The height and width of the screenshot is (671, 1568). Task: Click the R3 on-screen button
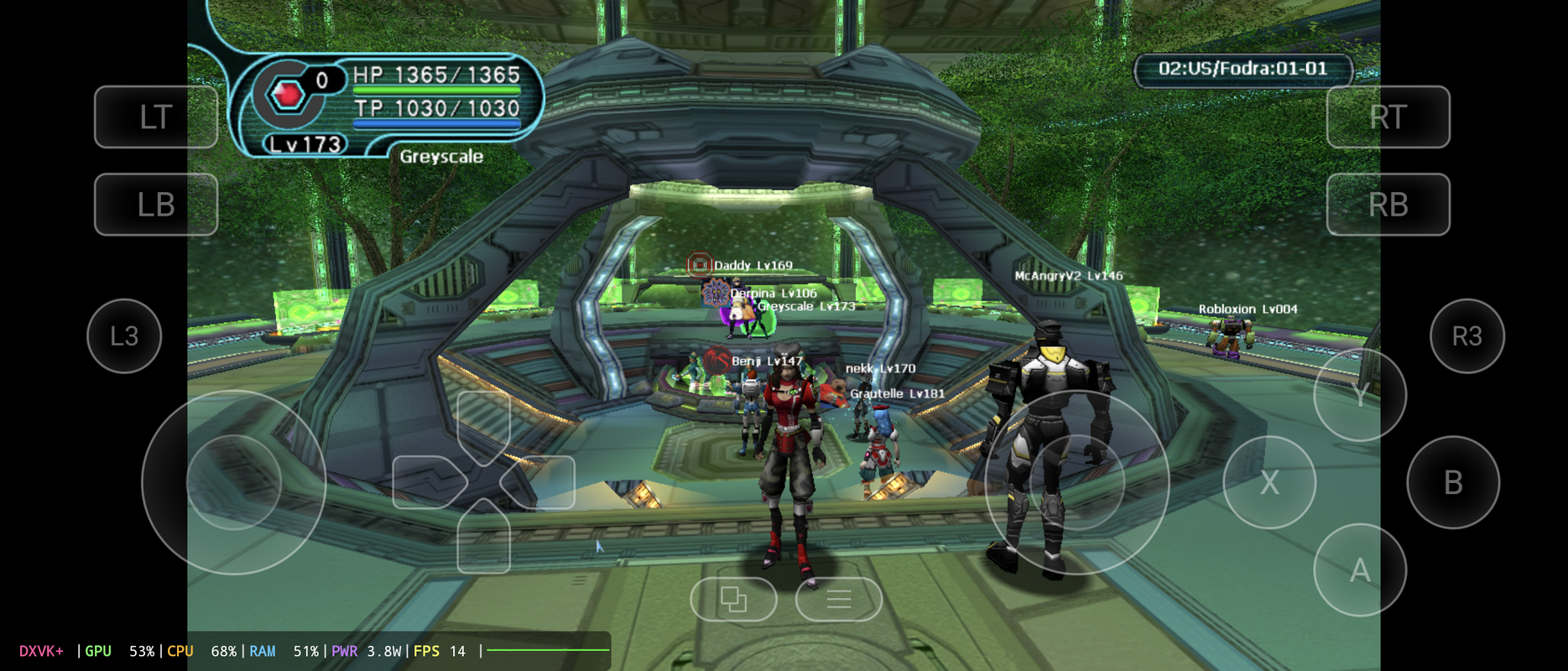tap(1466, 335)
